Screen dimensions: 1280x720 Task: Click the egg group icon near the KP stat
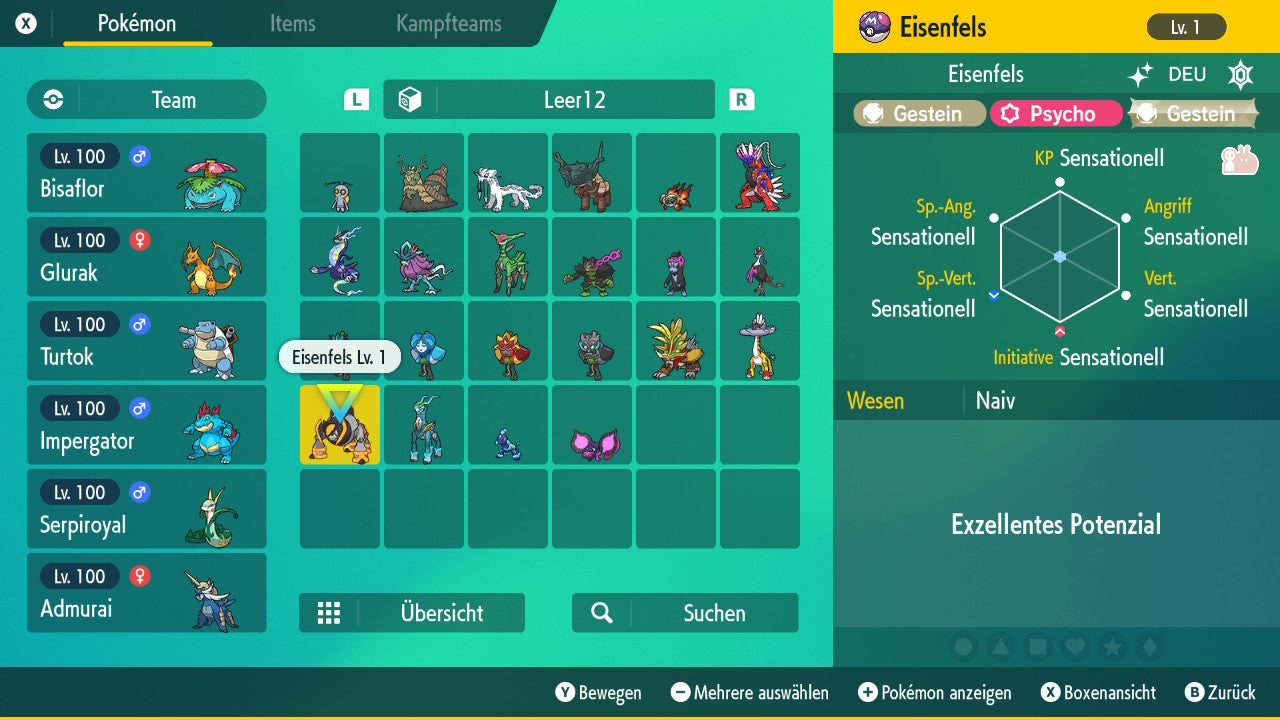coord(1240,158)
